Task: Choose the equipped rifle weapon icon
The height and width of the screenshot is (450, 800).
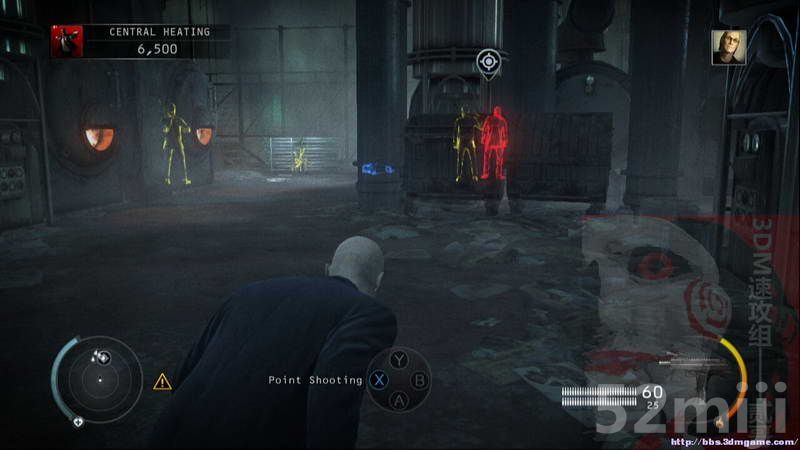Action: pyautogui.click(x=692, y=365)
